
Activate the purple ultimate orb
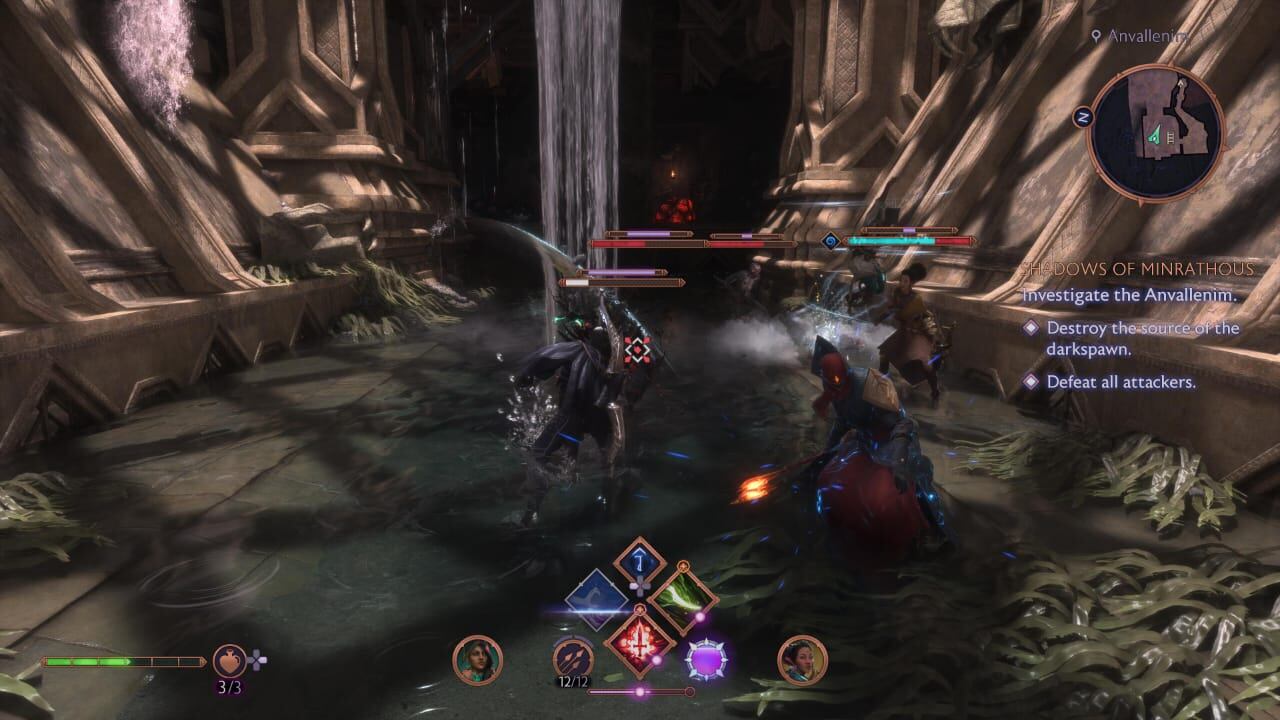tap(705, 660)
